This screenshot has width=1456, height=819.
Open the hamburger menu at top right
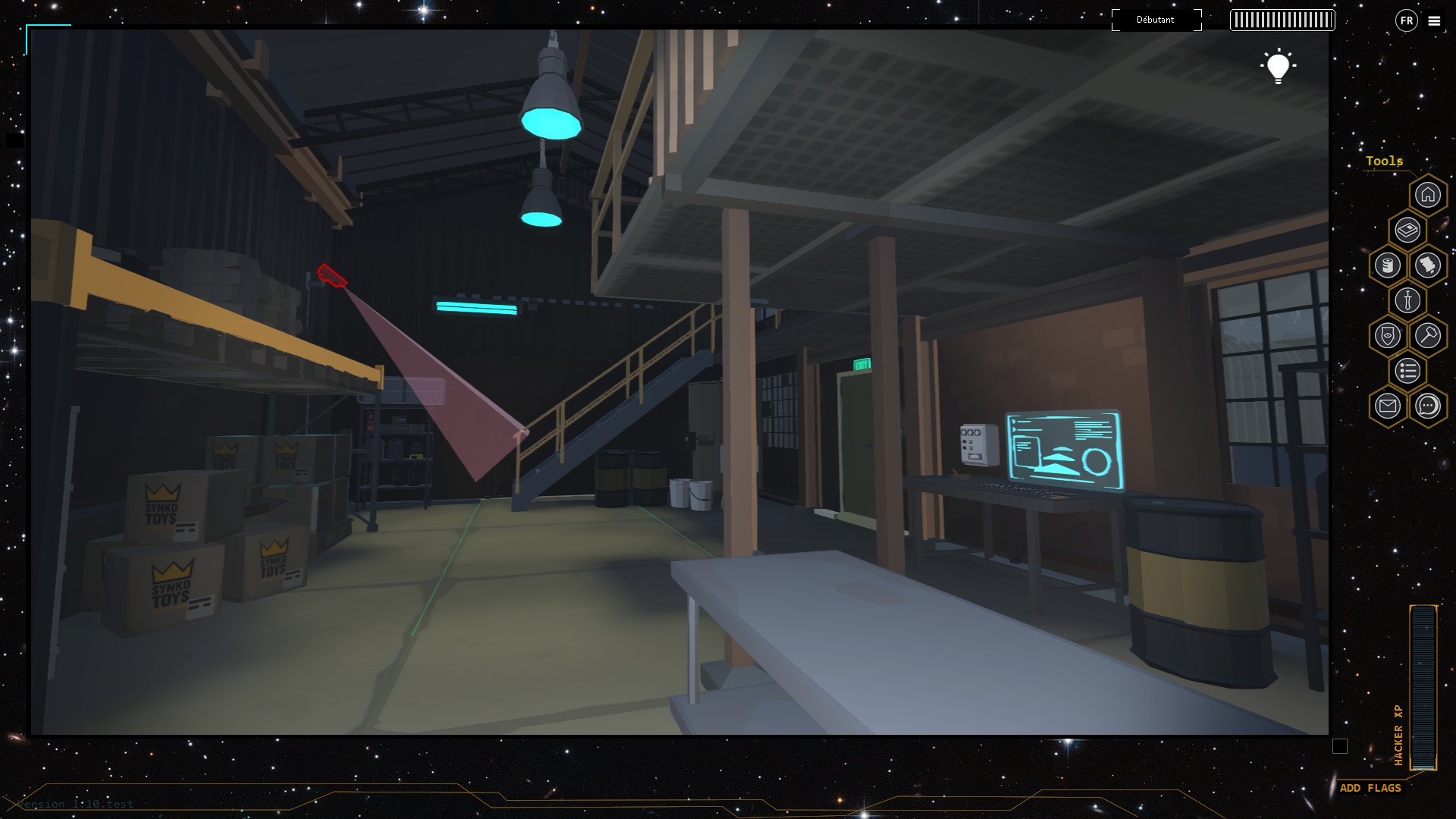(x=1434, y=21)
